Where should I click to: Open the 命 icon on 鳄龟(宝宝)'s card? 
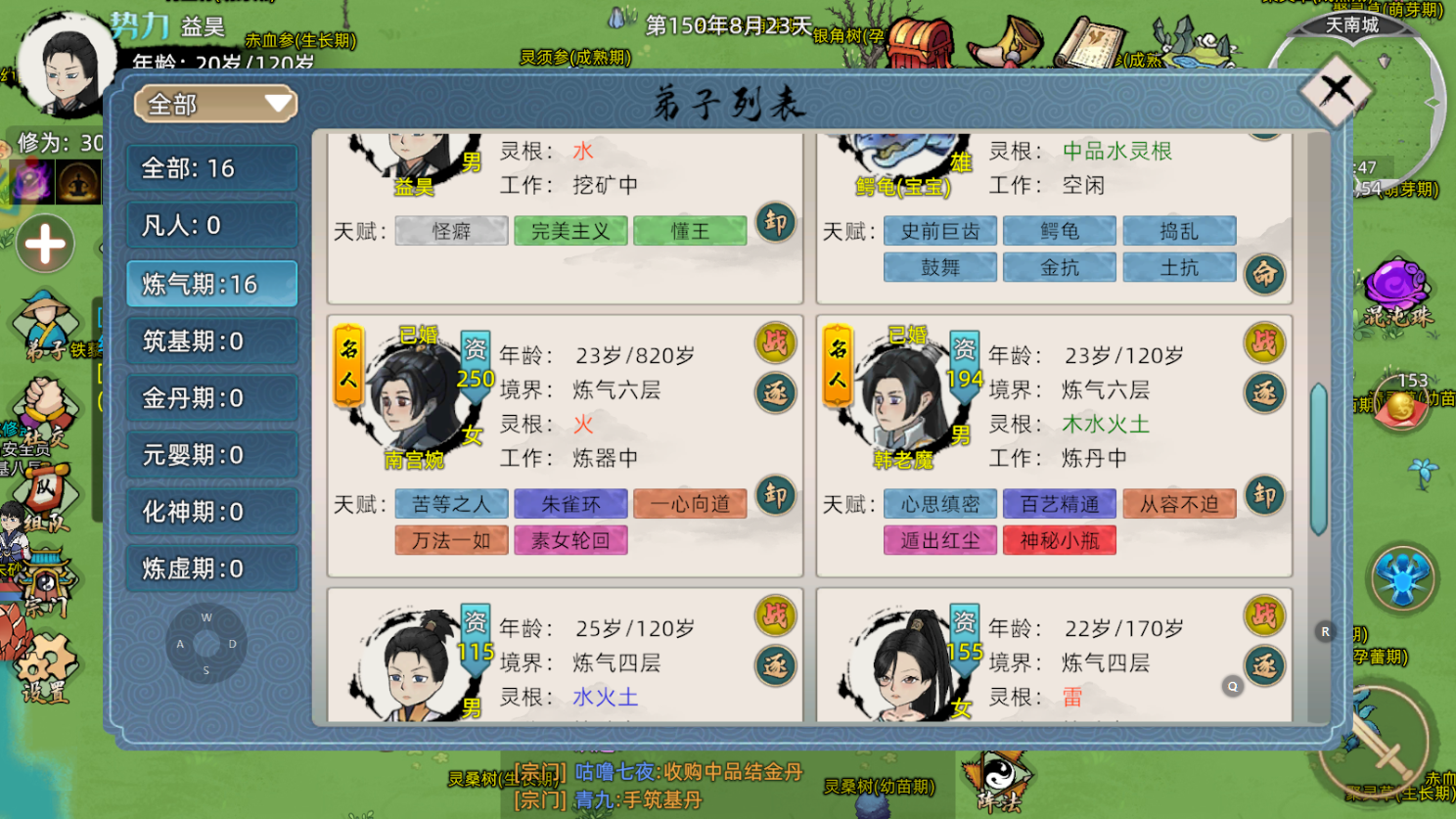click(1264, 275)
